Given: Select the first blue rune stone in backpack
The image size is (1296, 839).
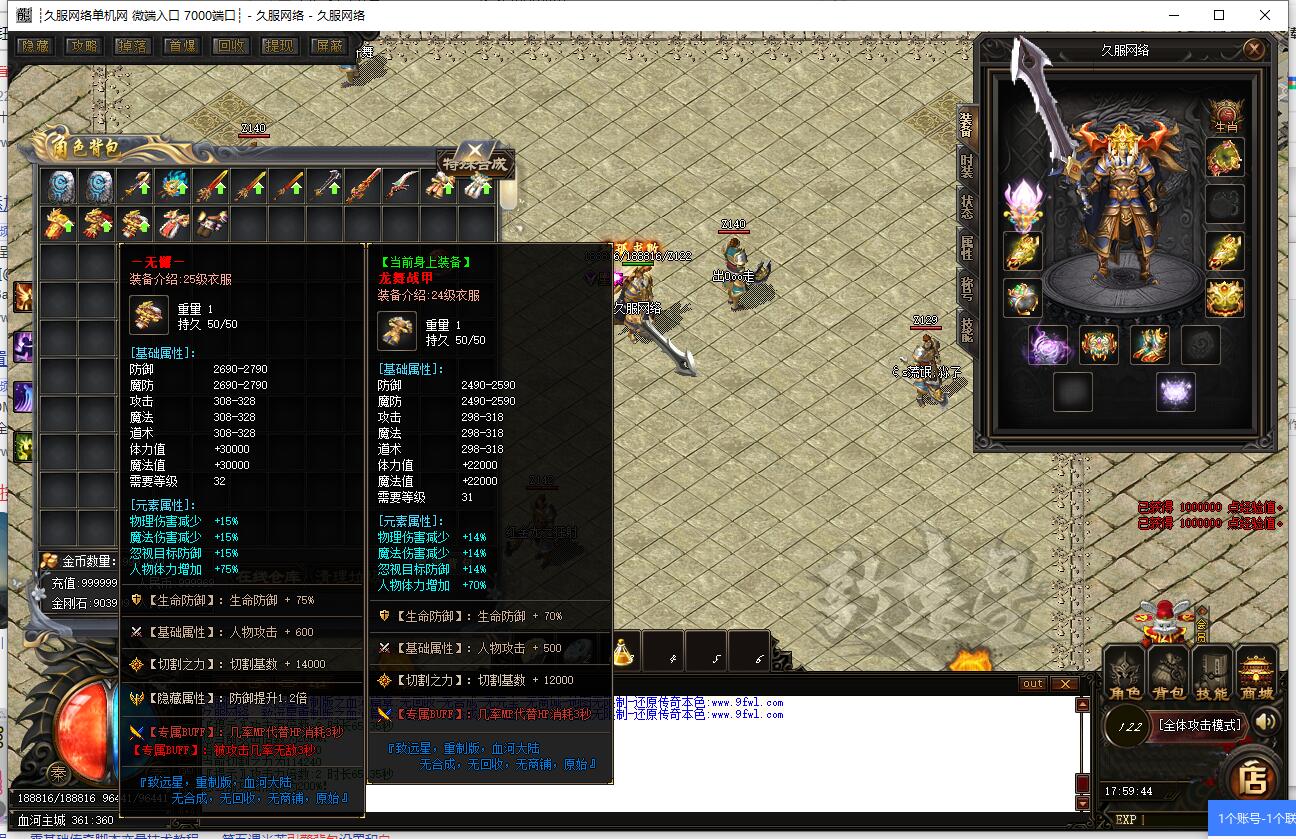Looking at the screenshot, I should pyautogui.click(x=60, y=186).
